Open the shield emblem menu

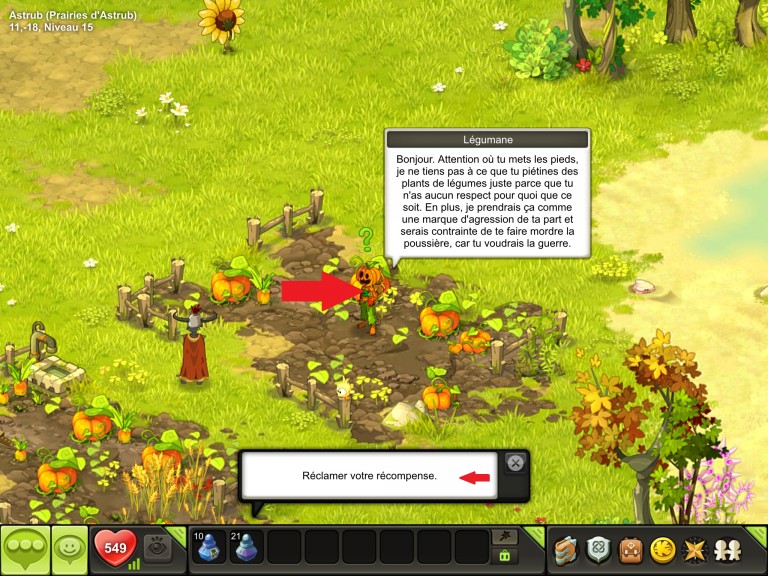598,549
